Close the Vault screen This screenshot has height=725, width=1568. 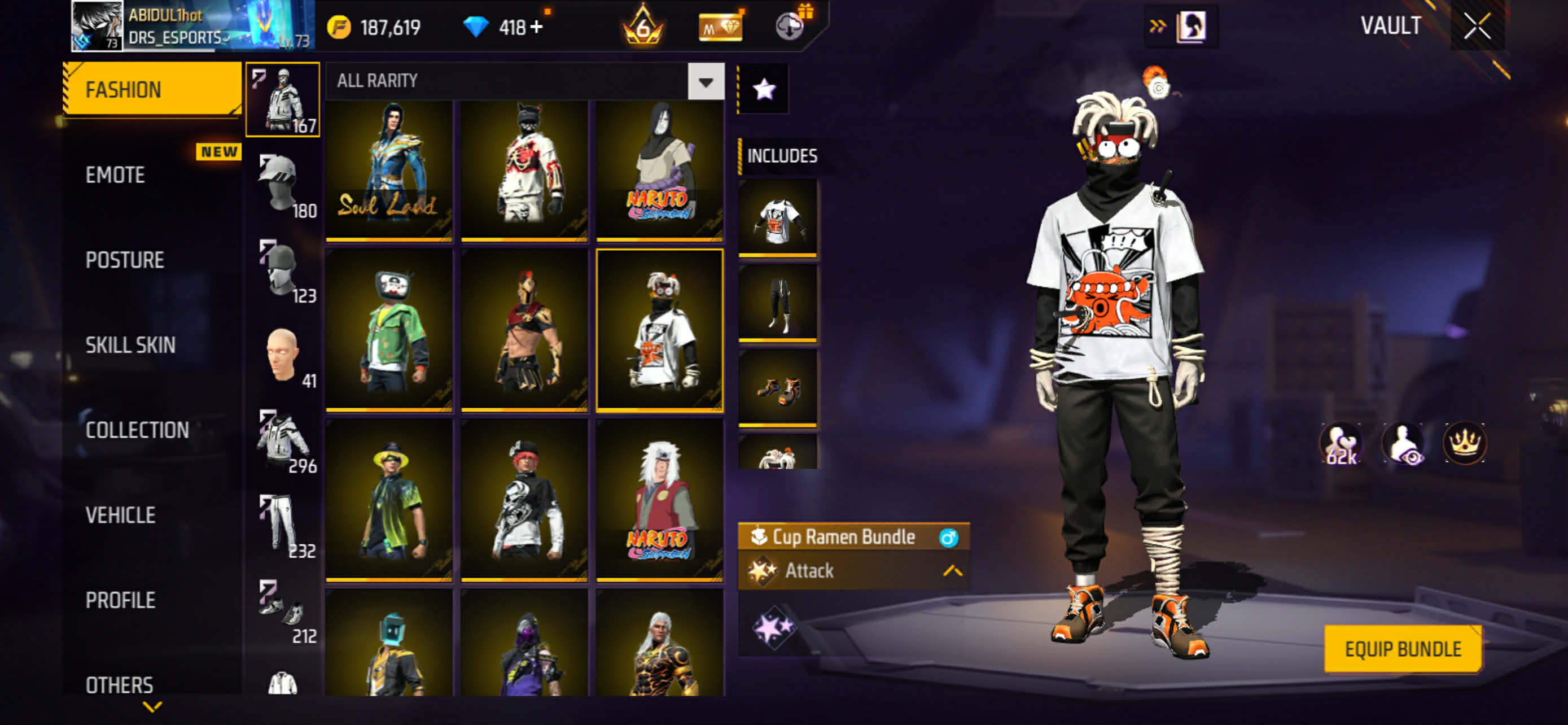click(1477, 27)
